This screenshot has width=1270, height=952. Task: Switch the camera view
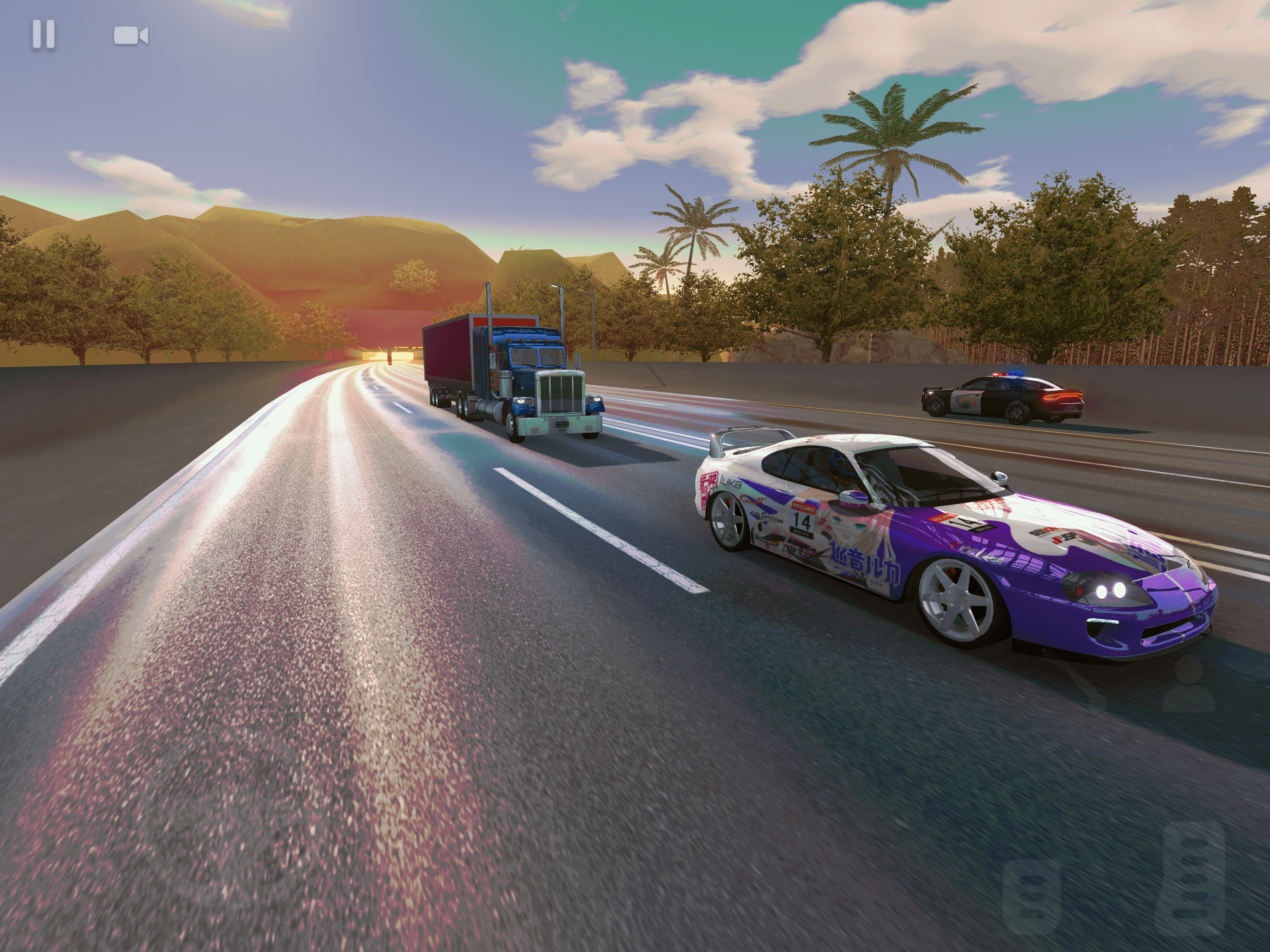(x=131, y=36)
